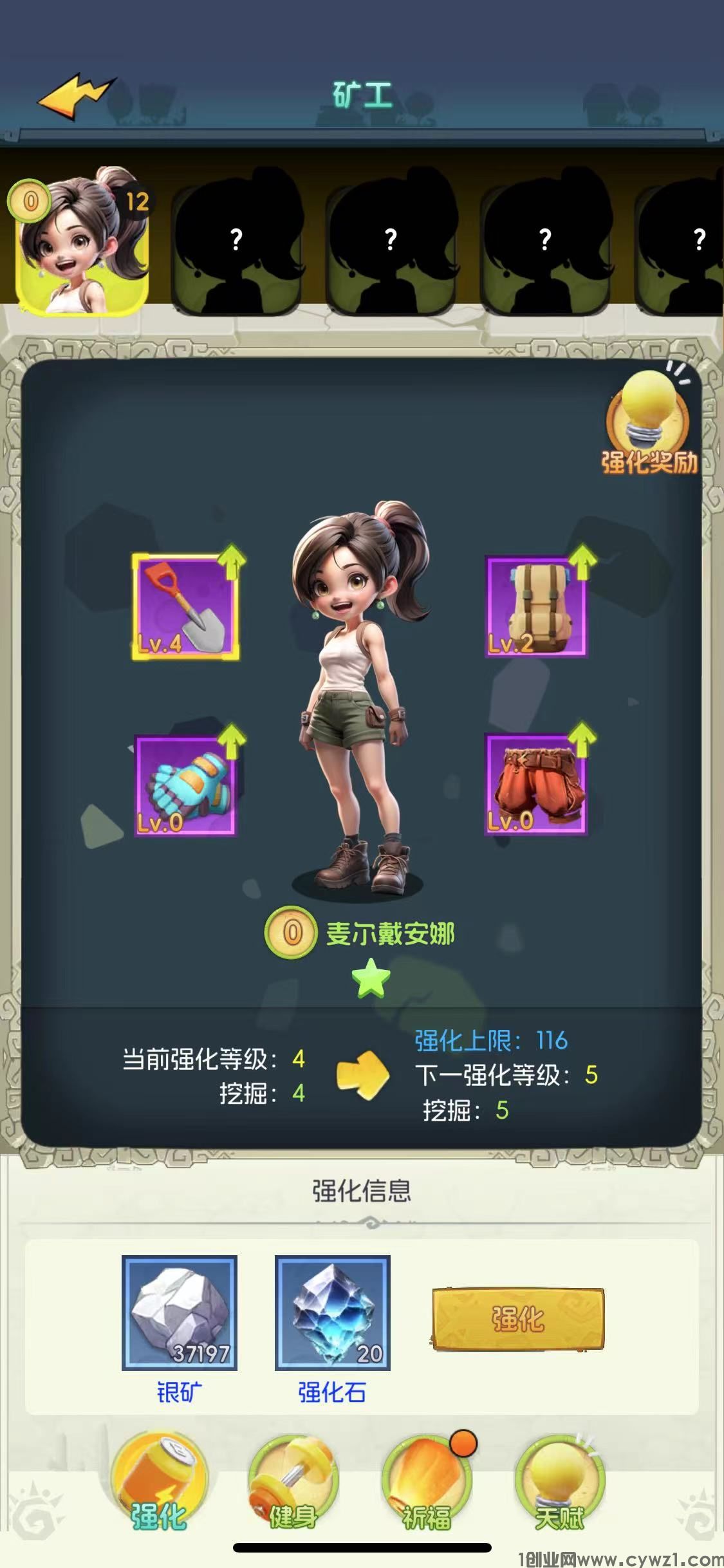The width and height of the screenshot is (724, 1568).
Task: Select the Lv.2 backpack equipment slot
Action: [535, 607]
